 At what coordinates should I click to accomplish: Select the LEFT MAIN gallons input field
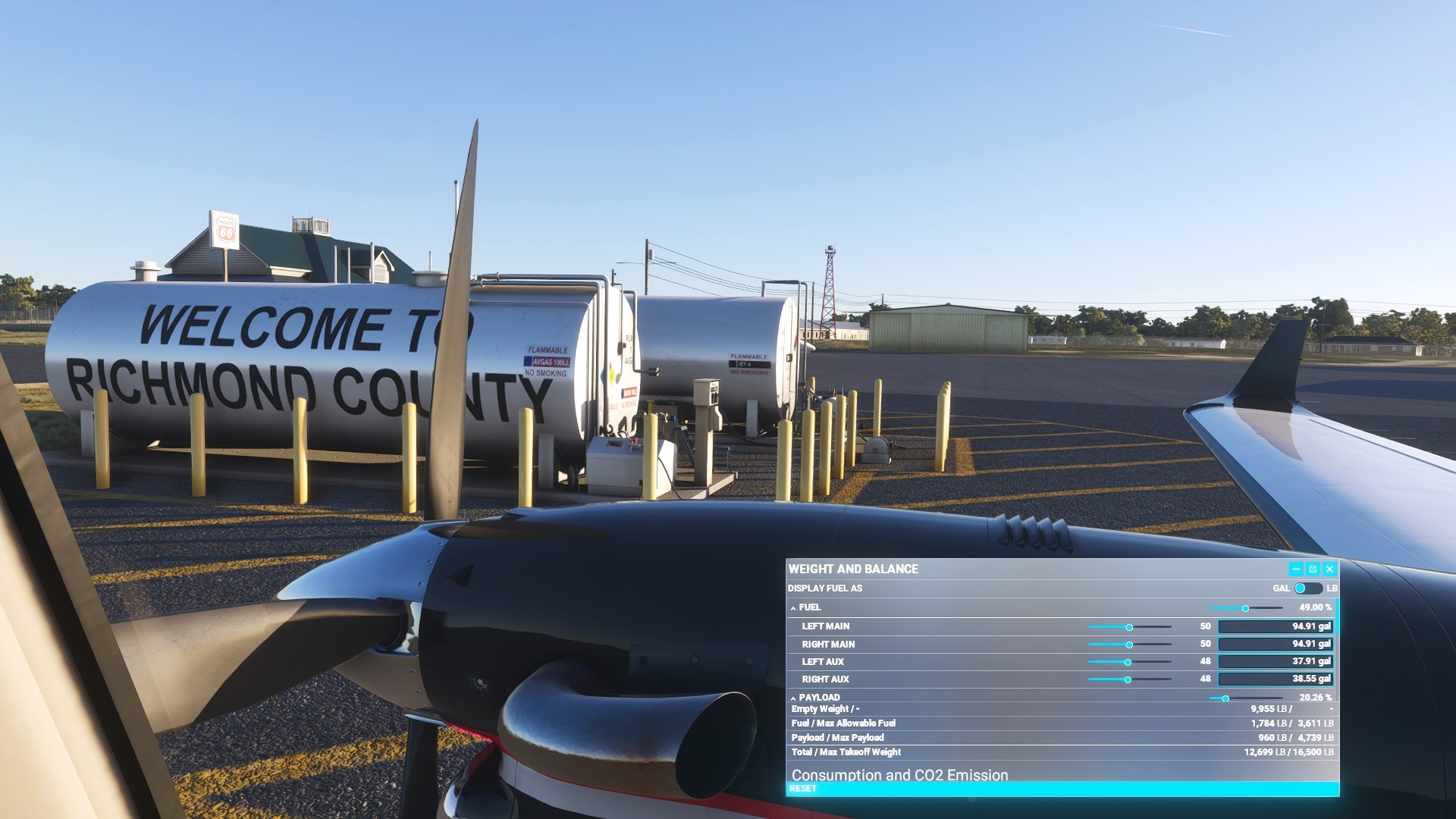[x=1276, y=626]
